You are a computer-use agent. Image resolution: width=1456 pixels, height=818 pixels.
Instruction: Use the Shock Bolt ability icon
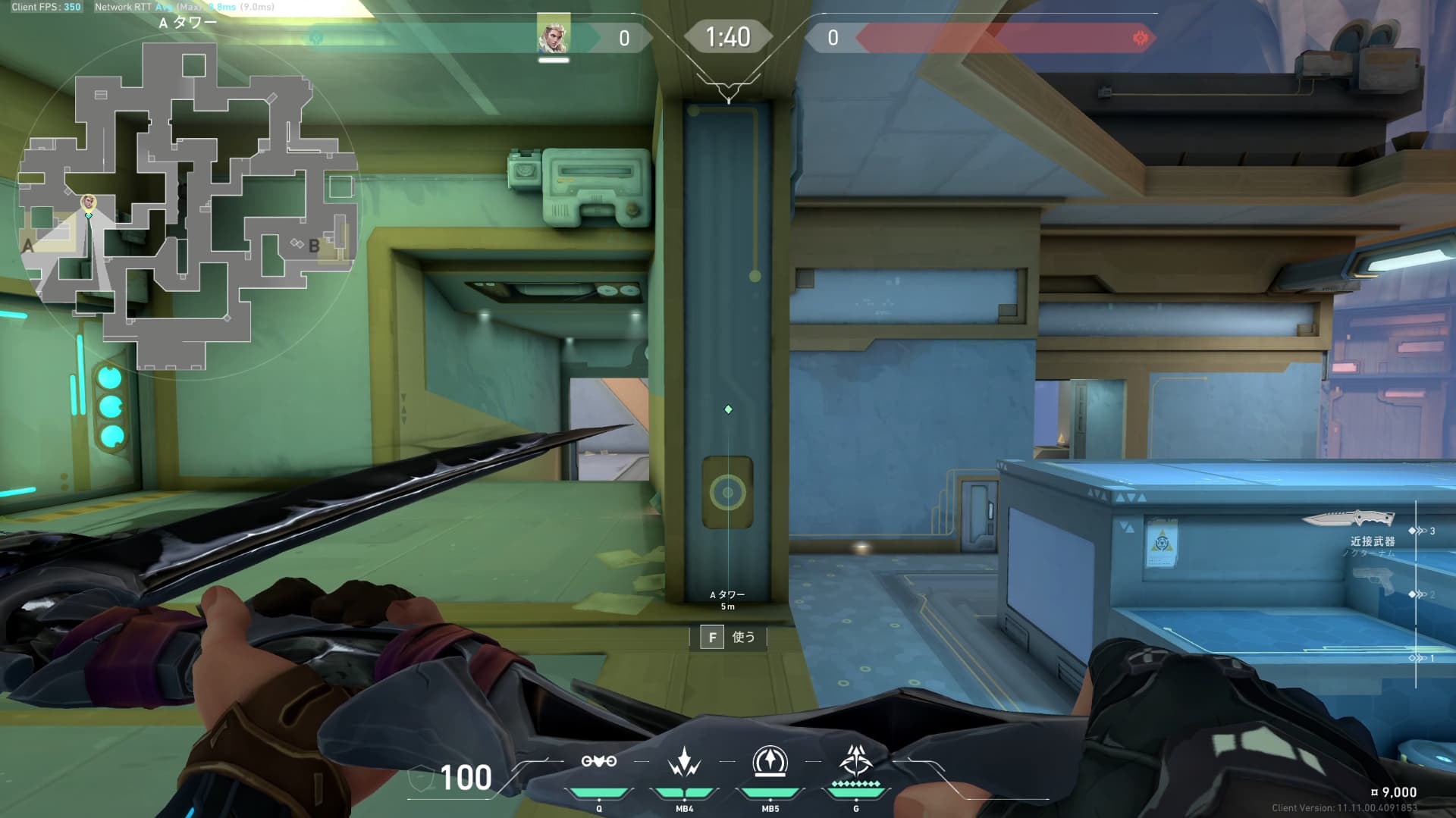point(684,761)
